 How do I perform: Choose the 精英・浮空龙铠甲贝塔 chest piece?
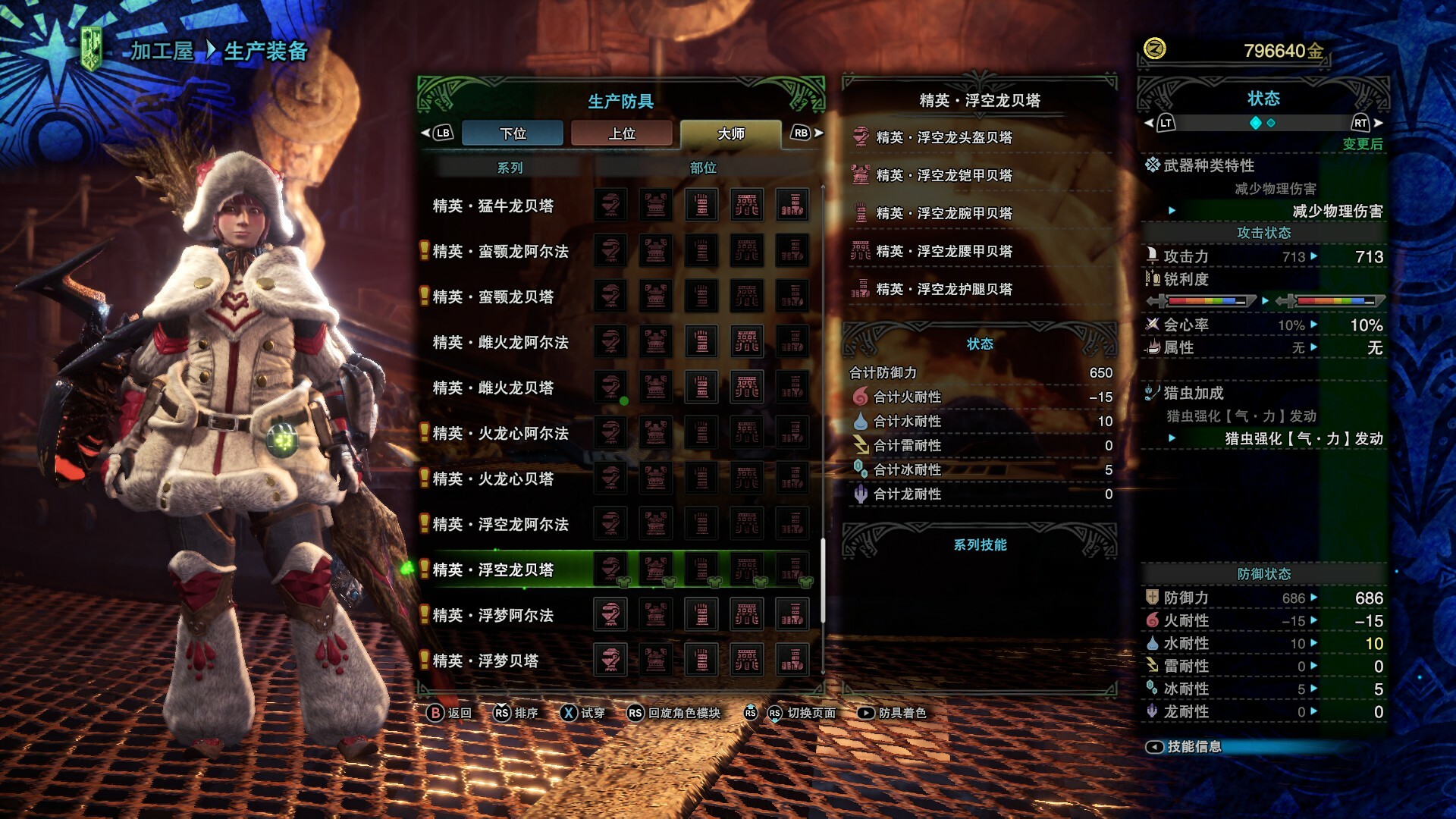pos(944,176)
